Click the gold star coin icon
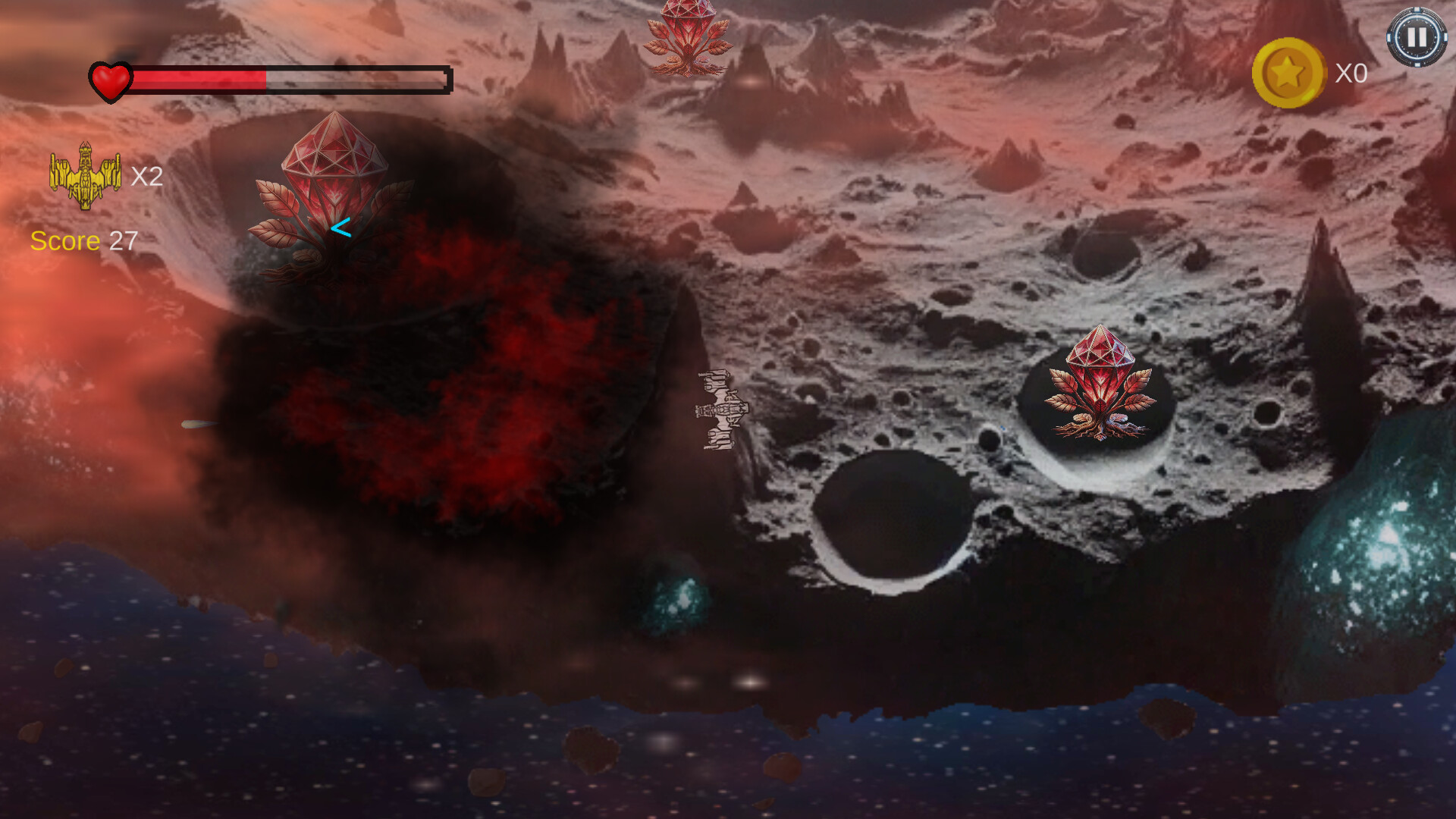The image size is (1456, 819). click(x=1288, y=73)
